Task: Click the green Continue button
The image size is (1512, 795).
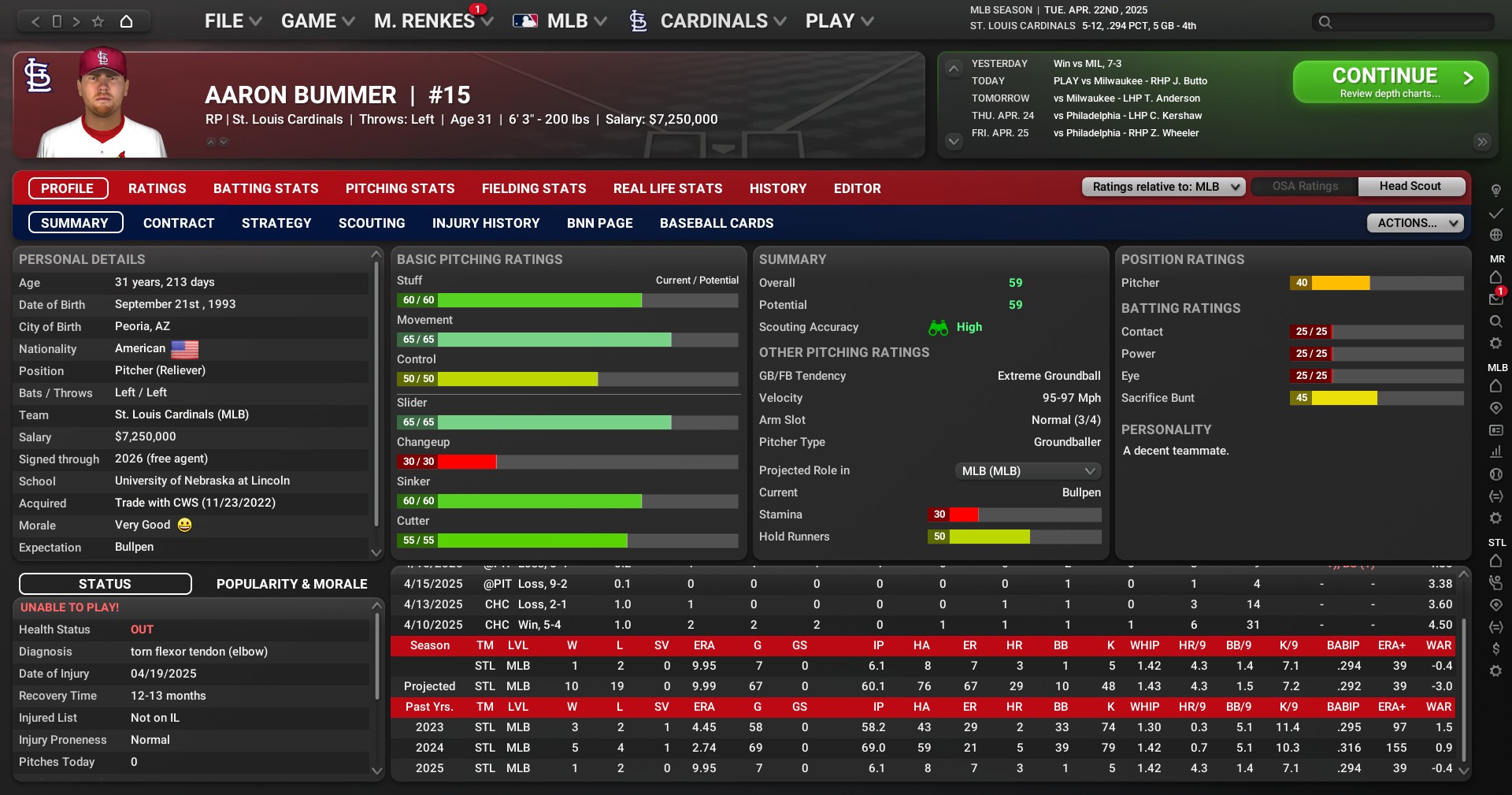Action: click(x=1390, y=82)
